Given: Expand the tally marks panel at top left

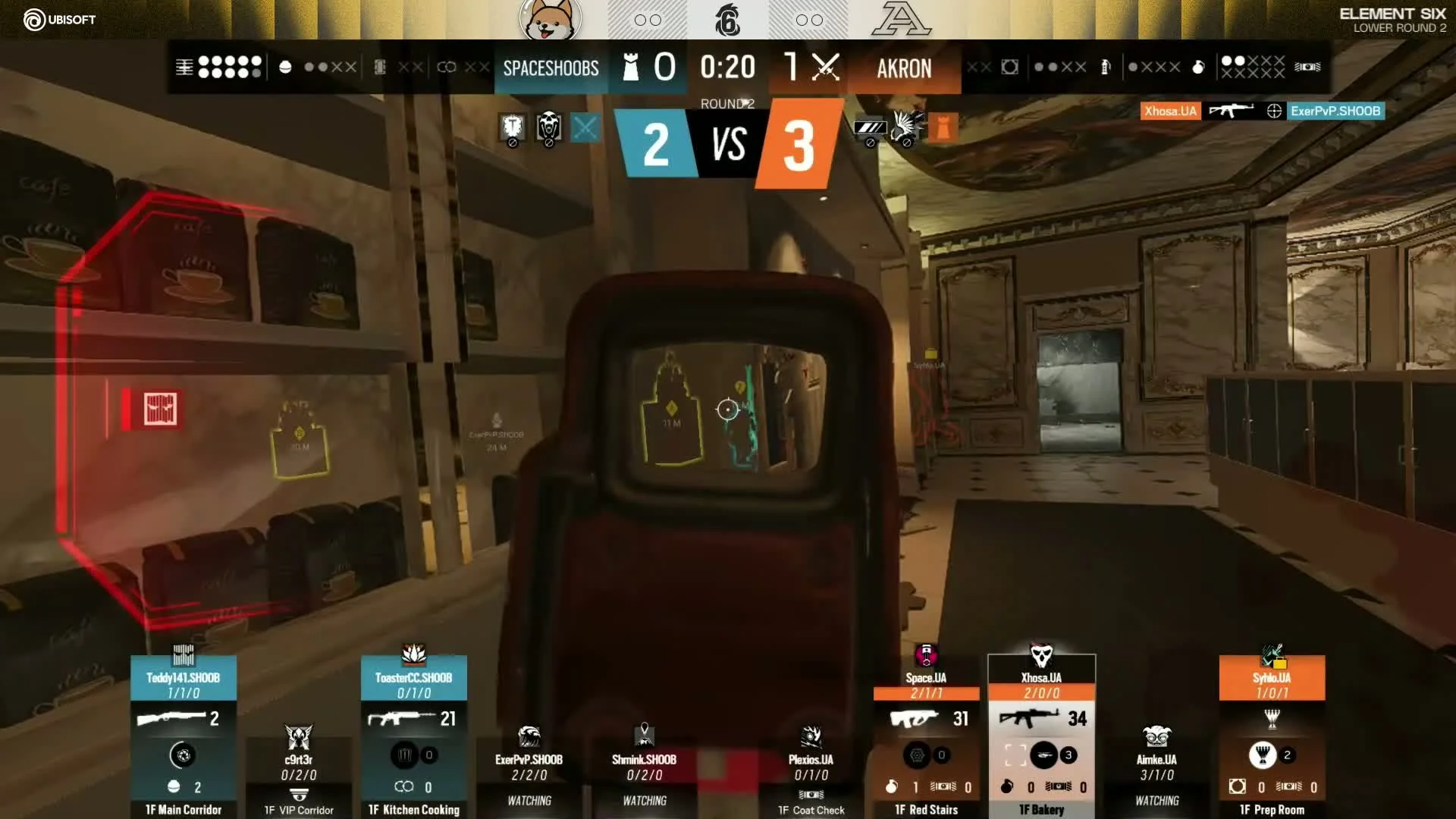Looking at the screenshot, I should 184,67.
